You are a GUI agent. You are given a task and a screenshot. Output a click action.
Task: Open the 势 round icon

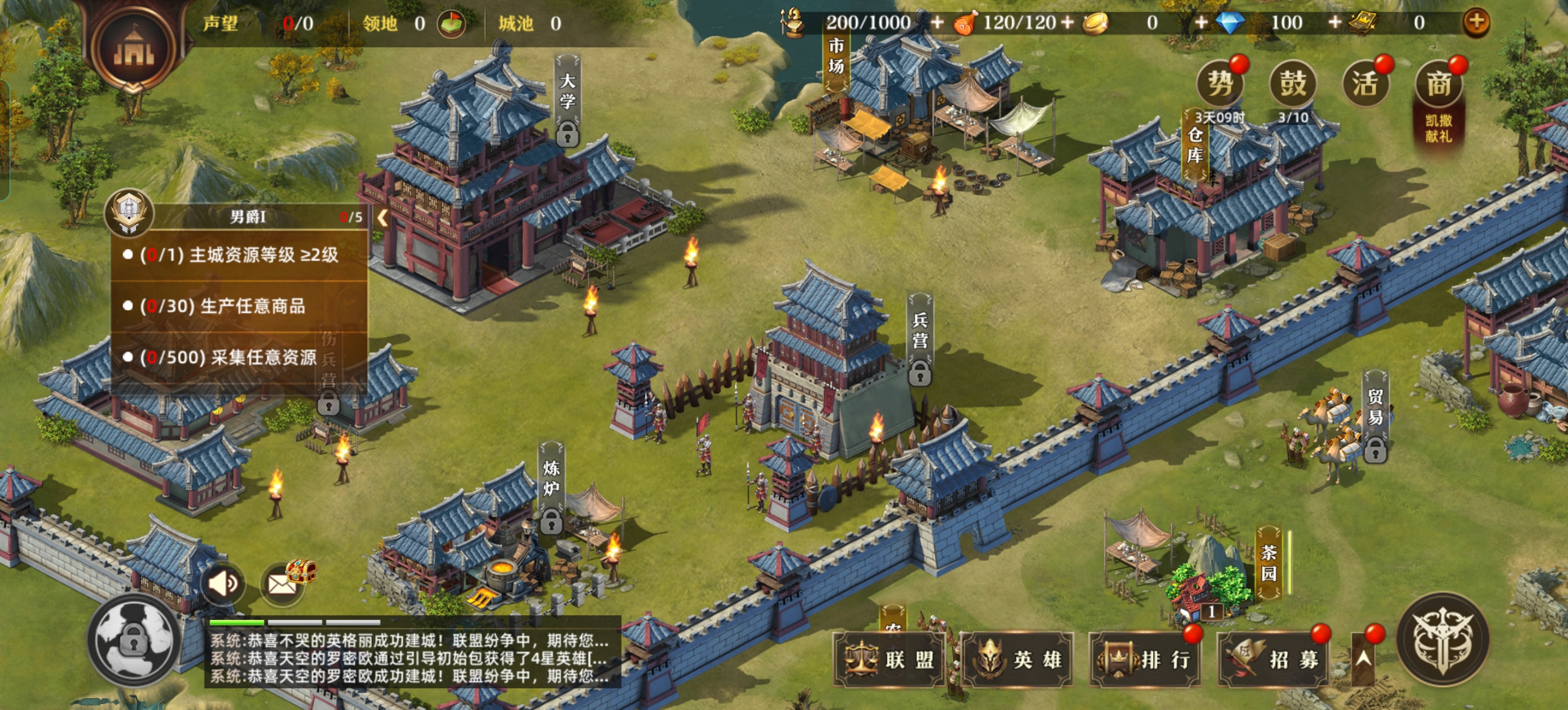tap(1220, 83)
